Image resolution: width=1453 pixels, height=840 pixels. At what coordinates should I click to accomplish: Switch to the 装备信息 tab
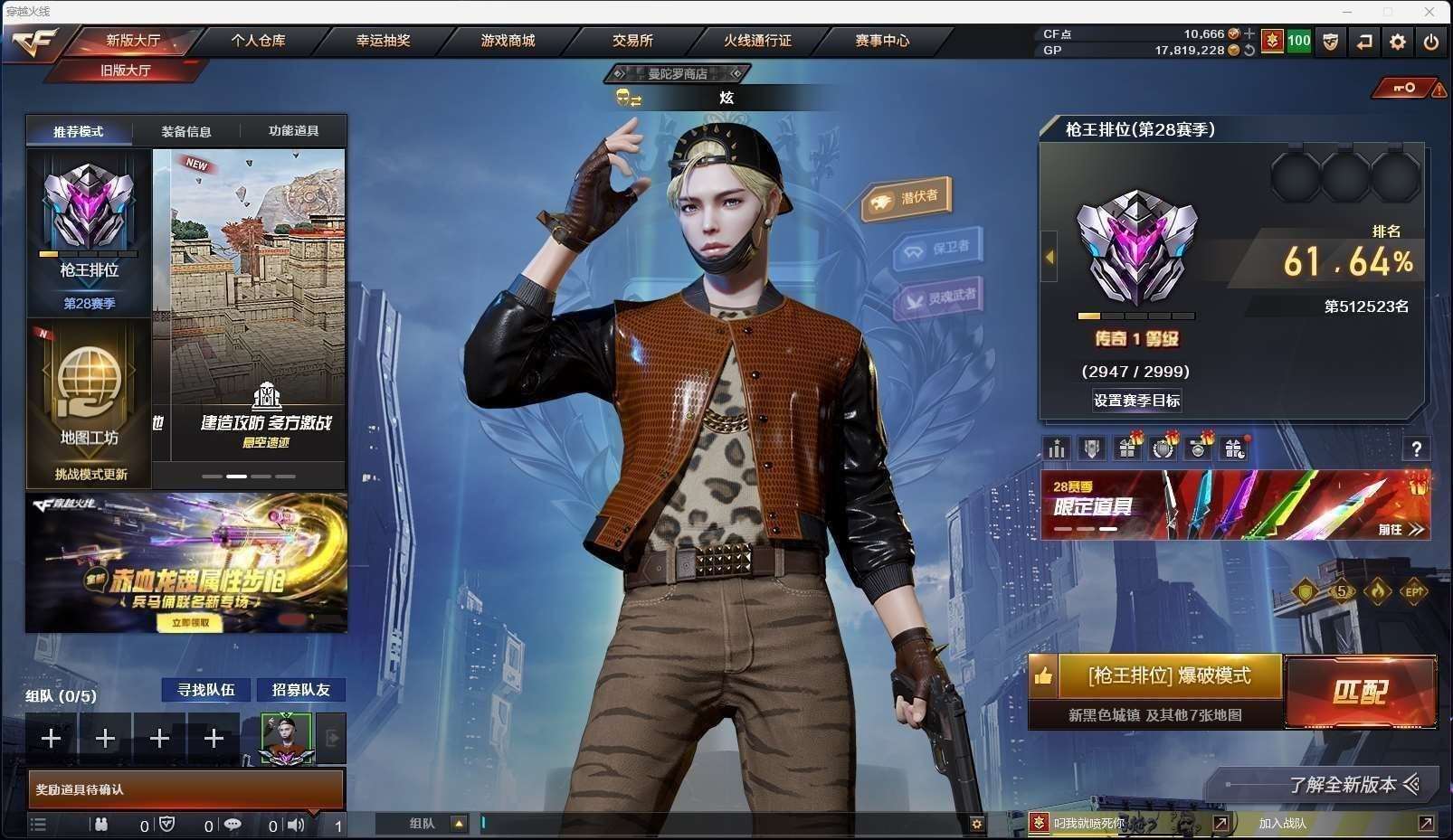tap(186, 131)
